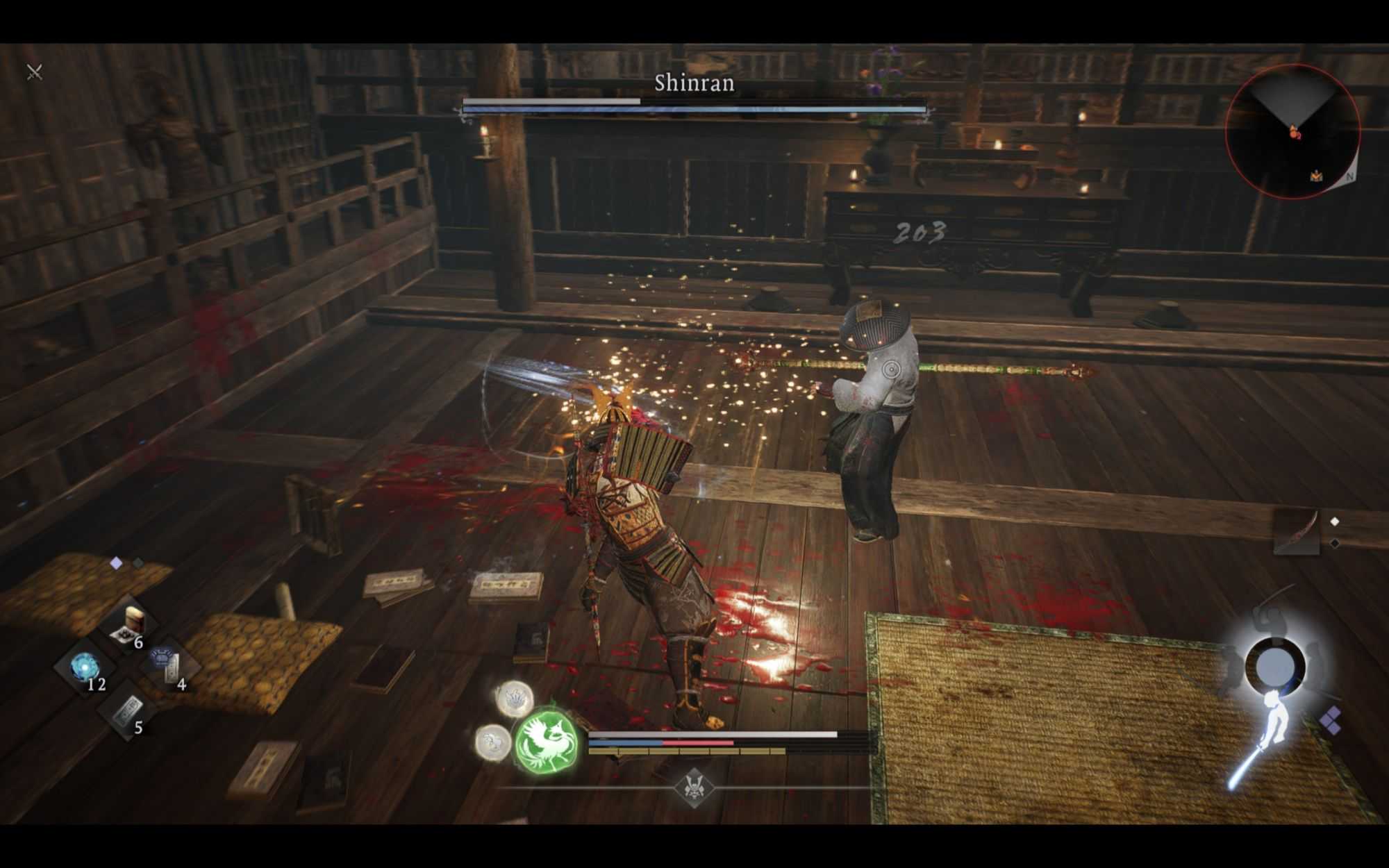Image resolution: width=1389 pixels, height=868 pixels.
Task: Click the samurai helmet emblem
Action: pos(694,788)
